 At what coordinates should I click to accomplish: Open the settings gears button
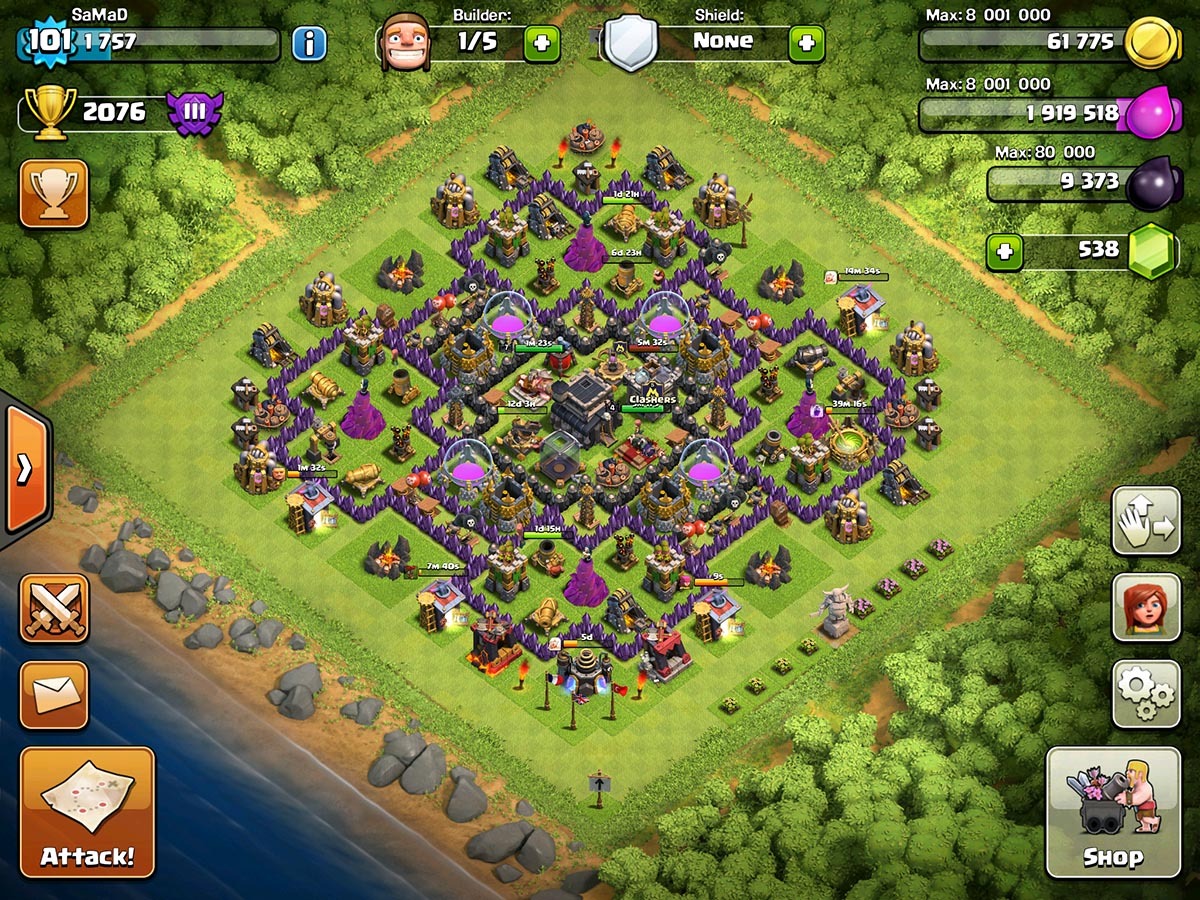(1146, 693)
